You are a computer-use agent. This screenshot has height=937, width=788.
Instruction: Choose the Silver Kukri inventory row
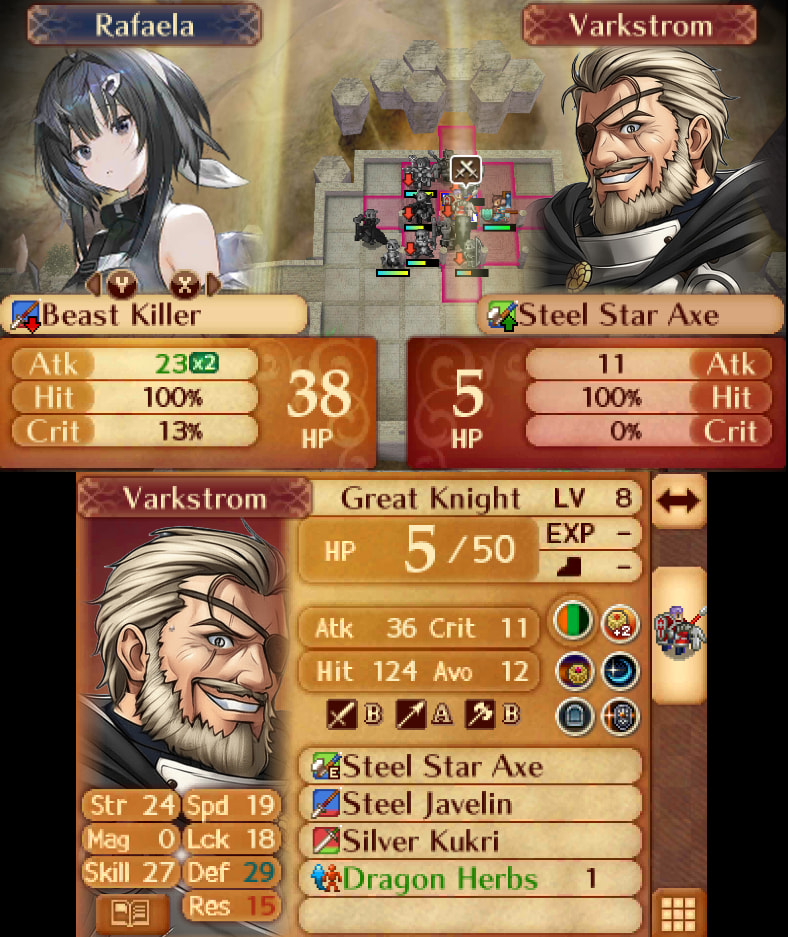(x=470, y=841)
